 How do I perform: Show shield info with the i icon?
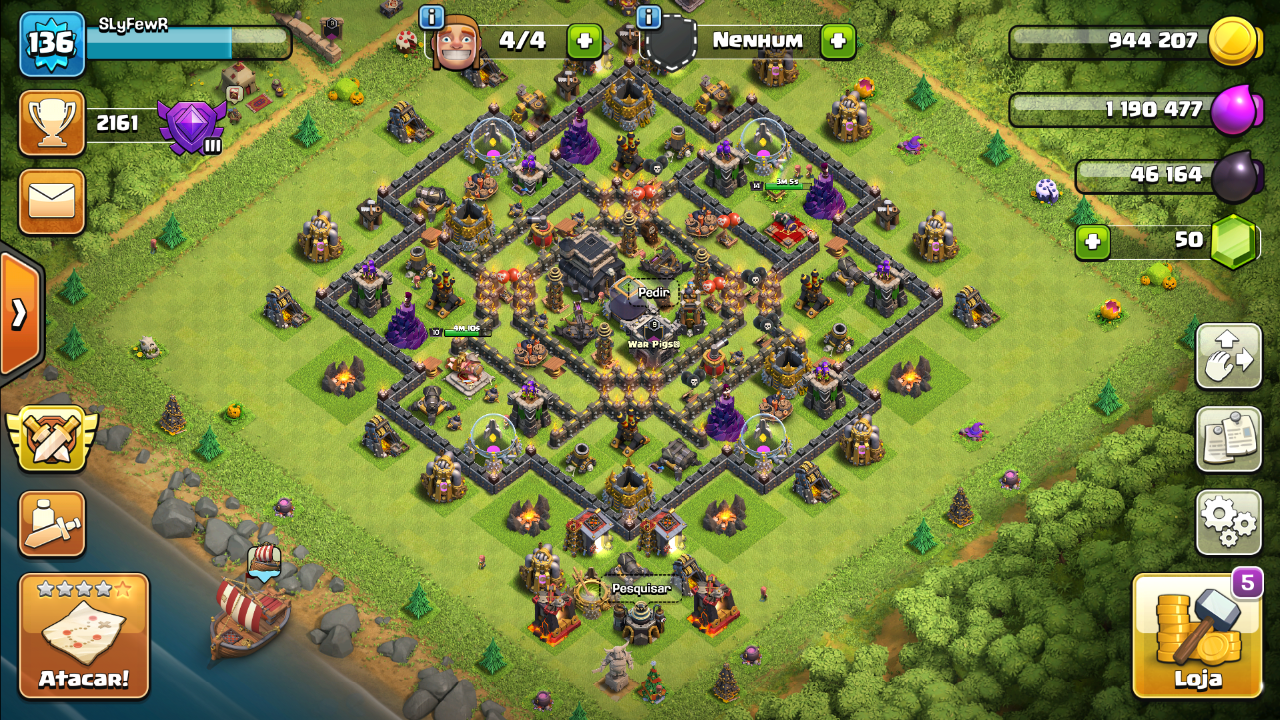click(649, 17)
